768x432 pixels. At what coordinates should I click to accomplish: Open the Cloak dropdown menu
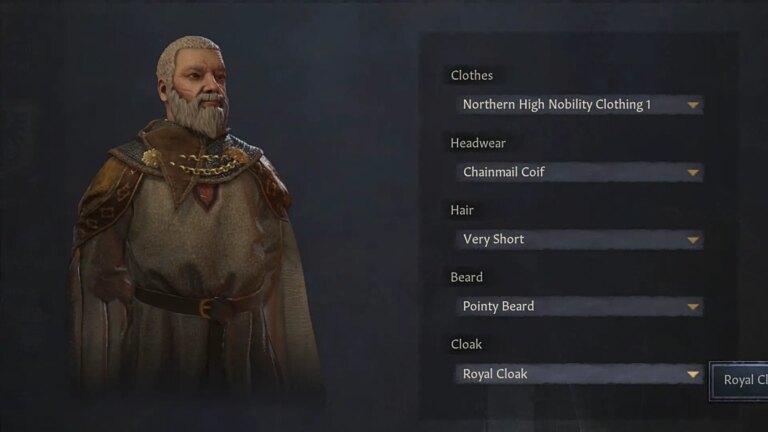pos(578,374)
